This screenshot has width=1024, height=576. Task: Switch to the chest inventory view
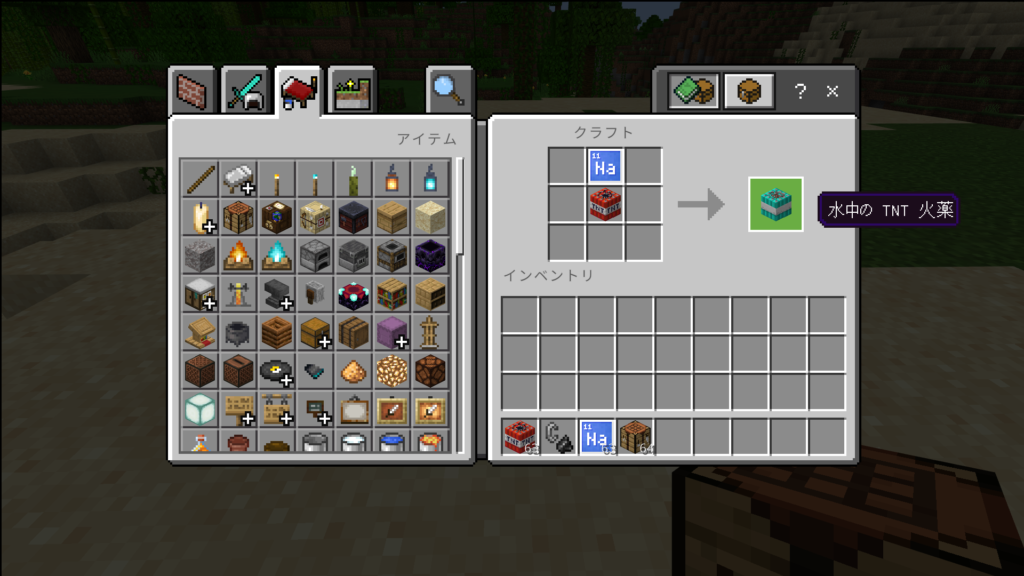pos(749,92)
